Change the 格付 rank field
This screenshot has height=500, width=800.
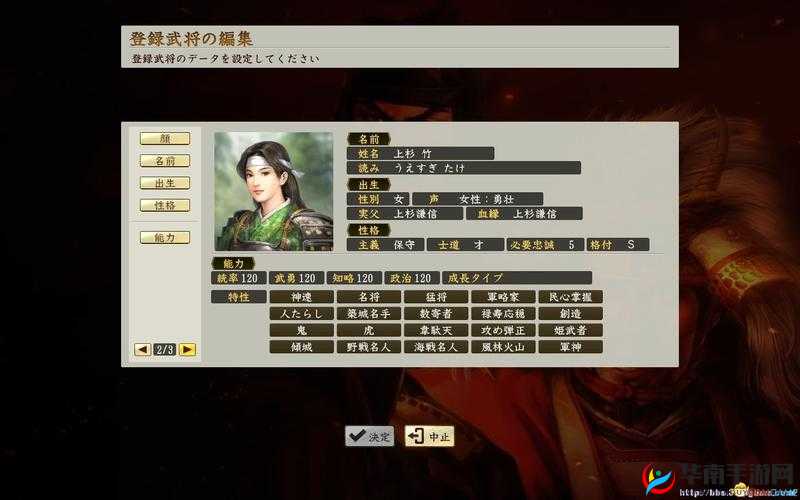[x=618, y=244]
